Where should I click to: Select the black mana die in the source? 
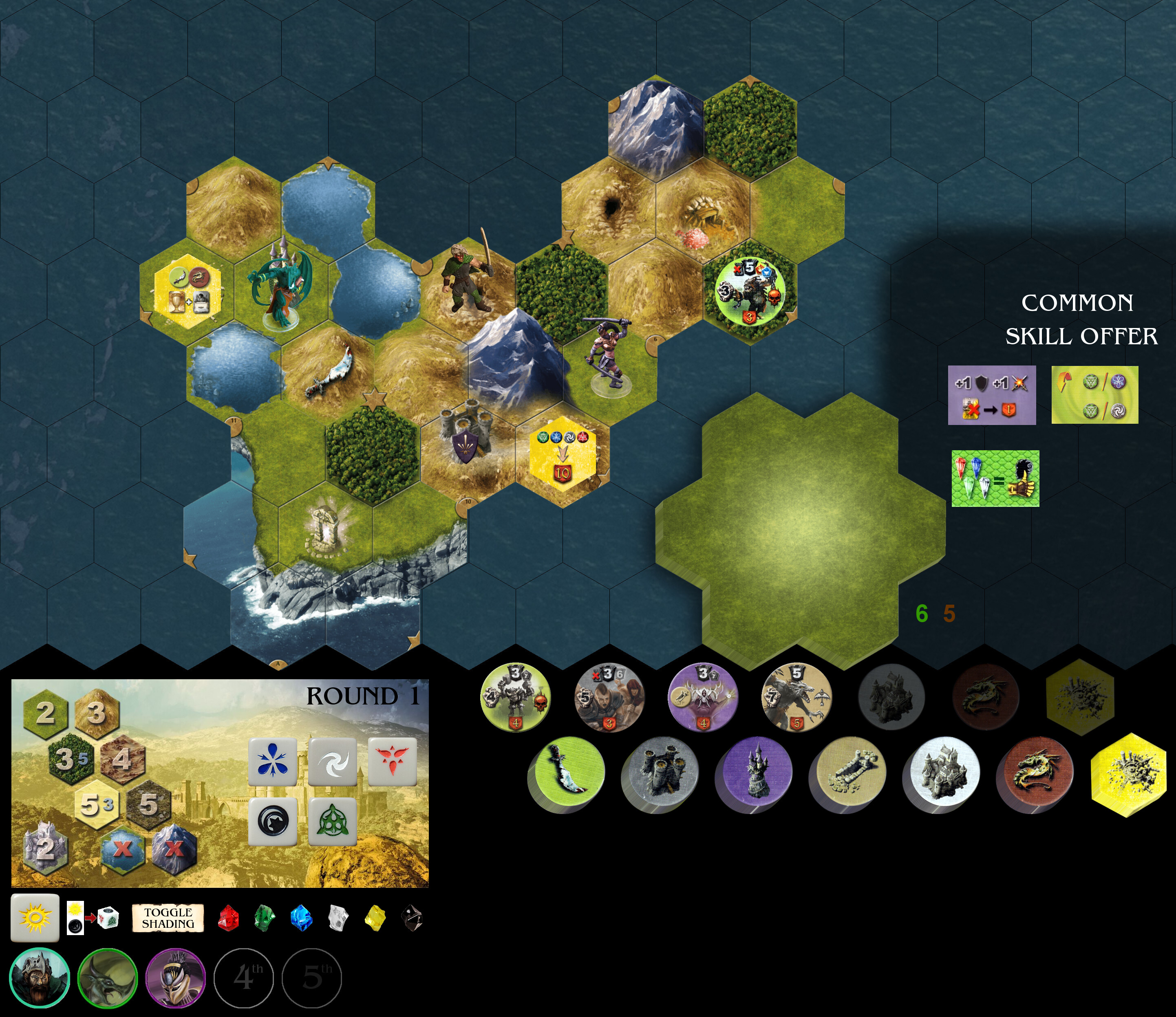(273, 821)
